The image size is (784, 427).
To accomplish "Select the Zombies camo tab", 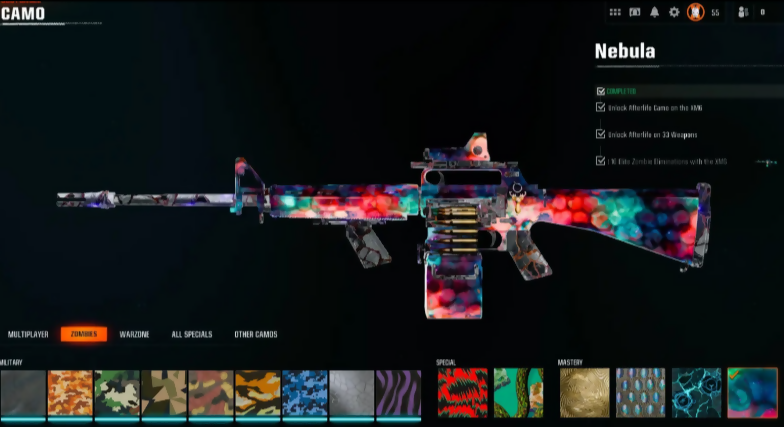I will [84, 334].
